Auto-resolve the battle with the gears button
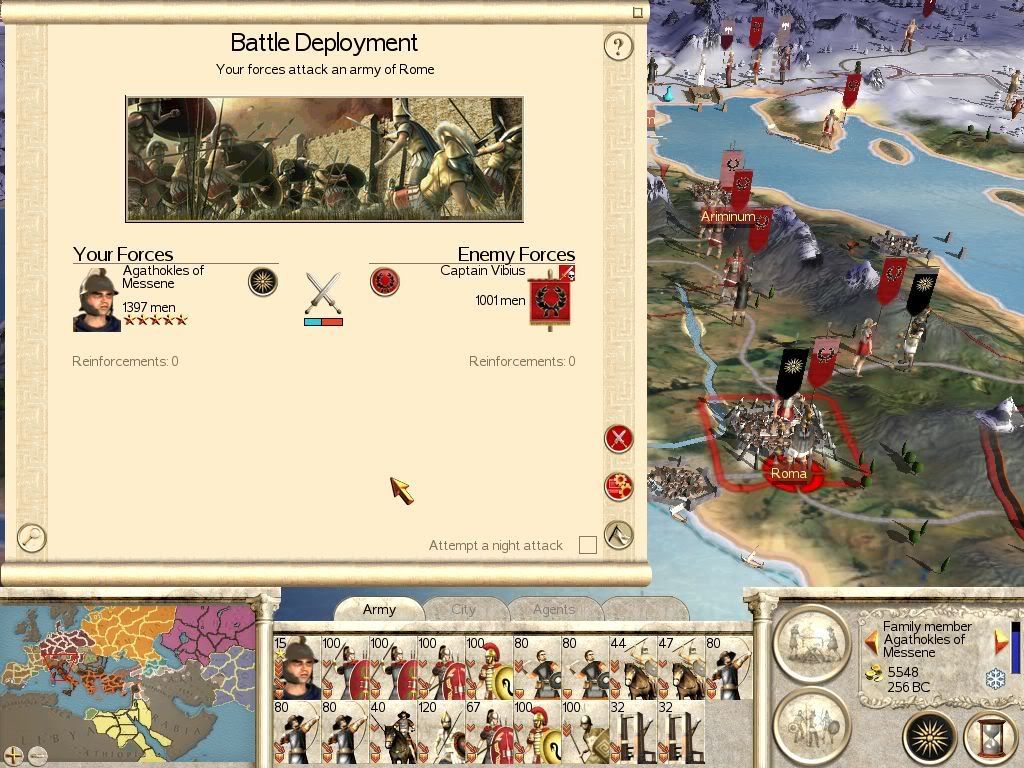1024x768 pixels. pos(619,486)
